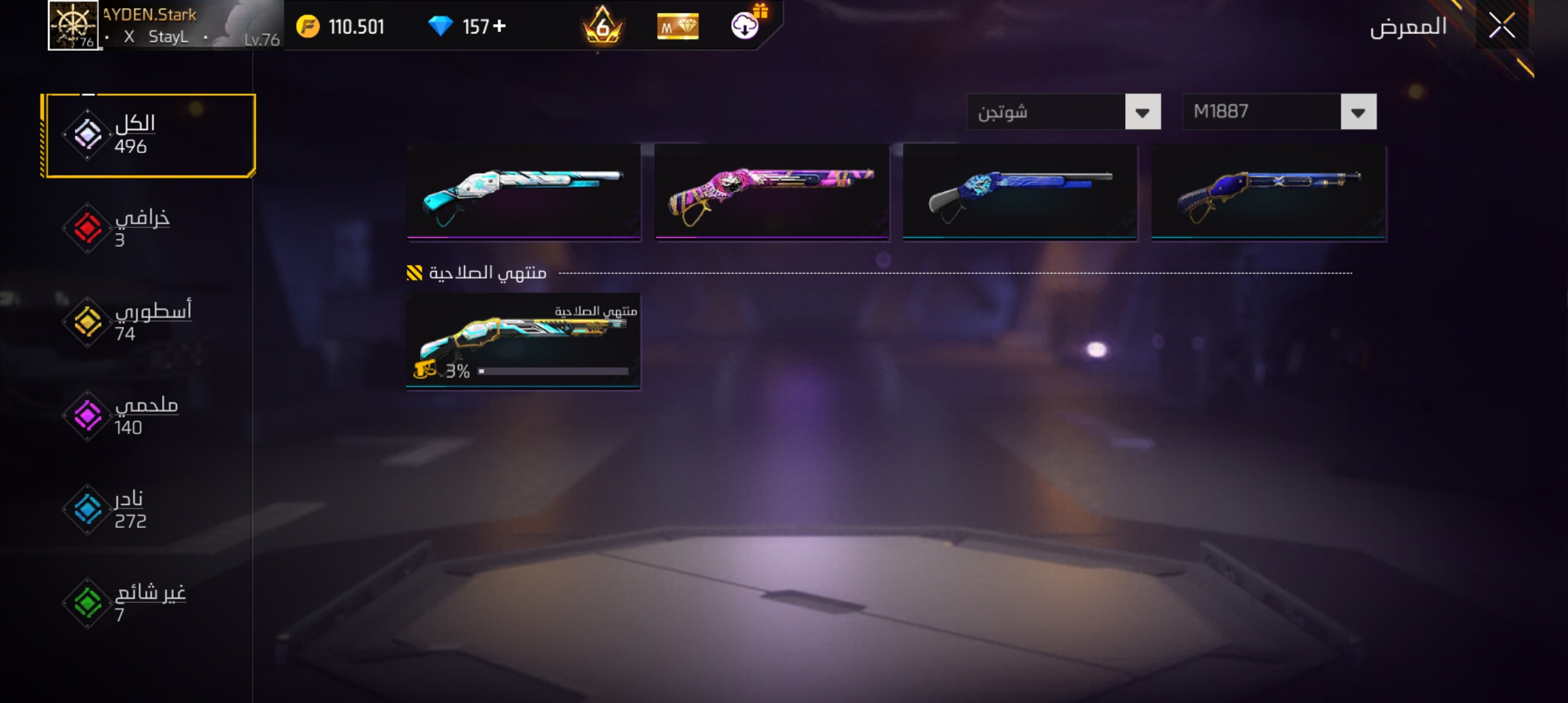This screenshot has height=703, width=1568.
Task: Select the dark blue and gold M1887 skin
Action: pos(1268,191)
